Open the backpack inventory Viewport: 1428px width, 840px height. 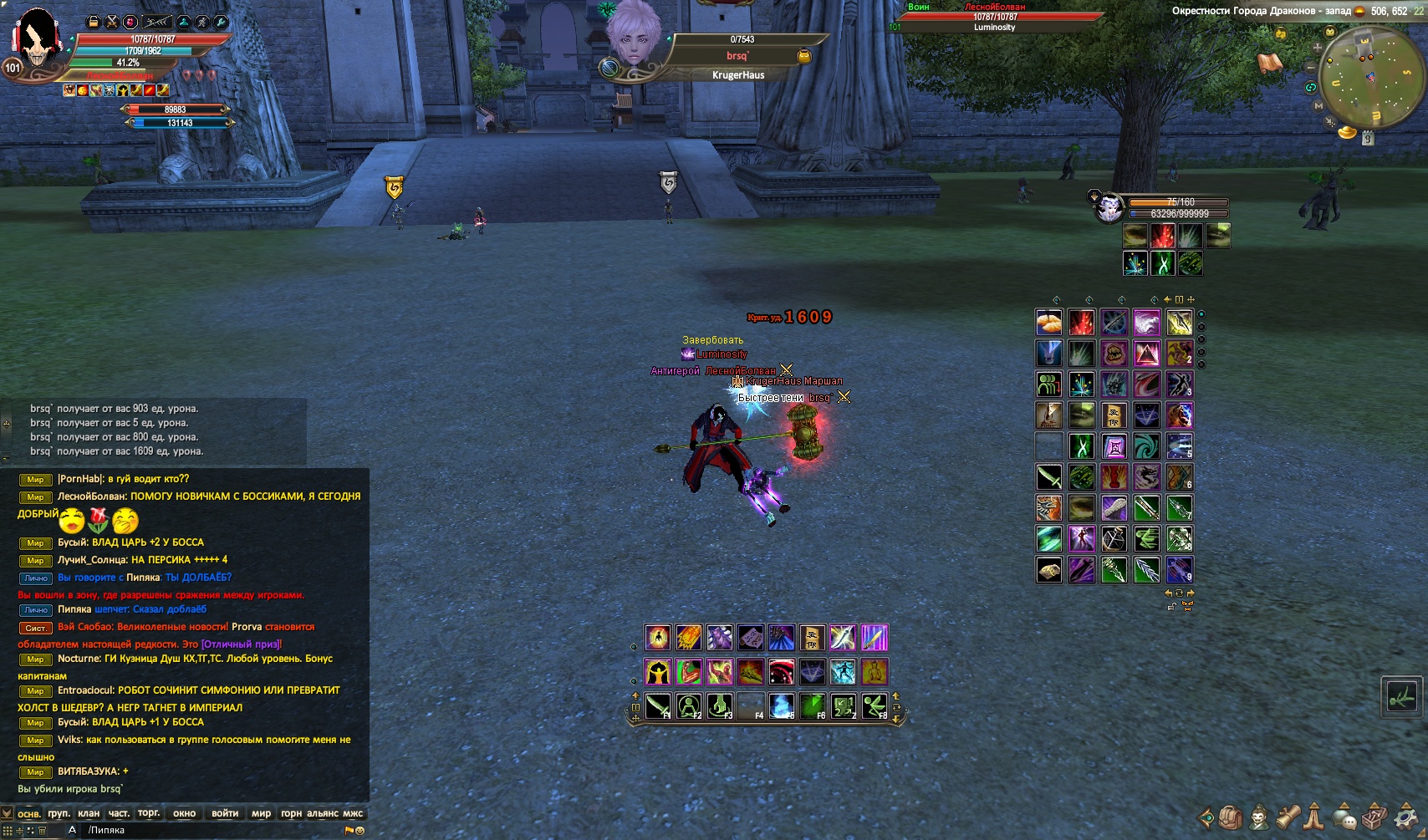point(1230,817)
